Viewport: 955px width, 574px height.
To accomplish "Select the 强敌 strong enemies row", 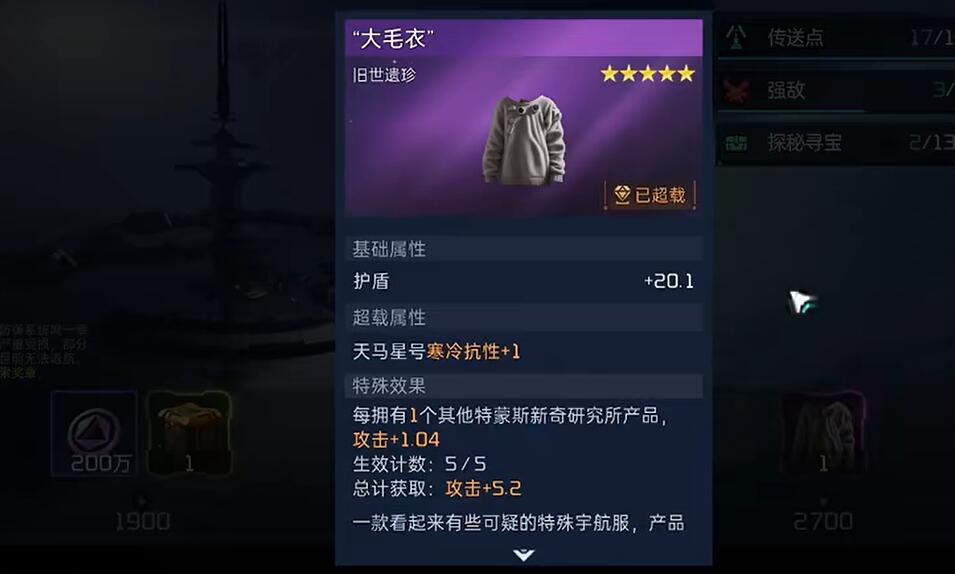I will pyautogui.click(x=835, y=91).
